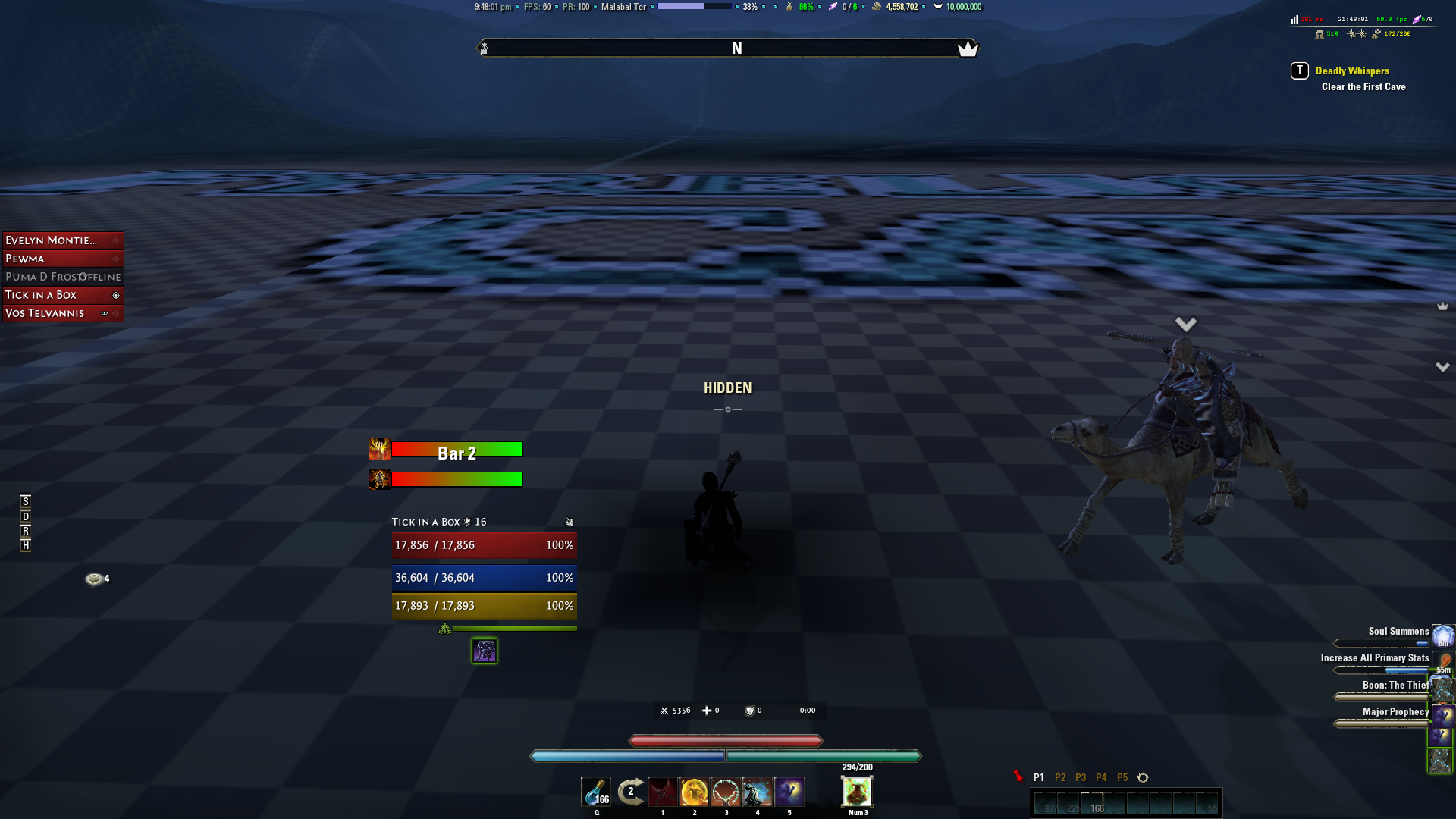The width and height of the screenshot is (1456, 819).
Task: Click the gold coins icon in the top bar
Action: [876, 6]
